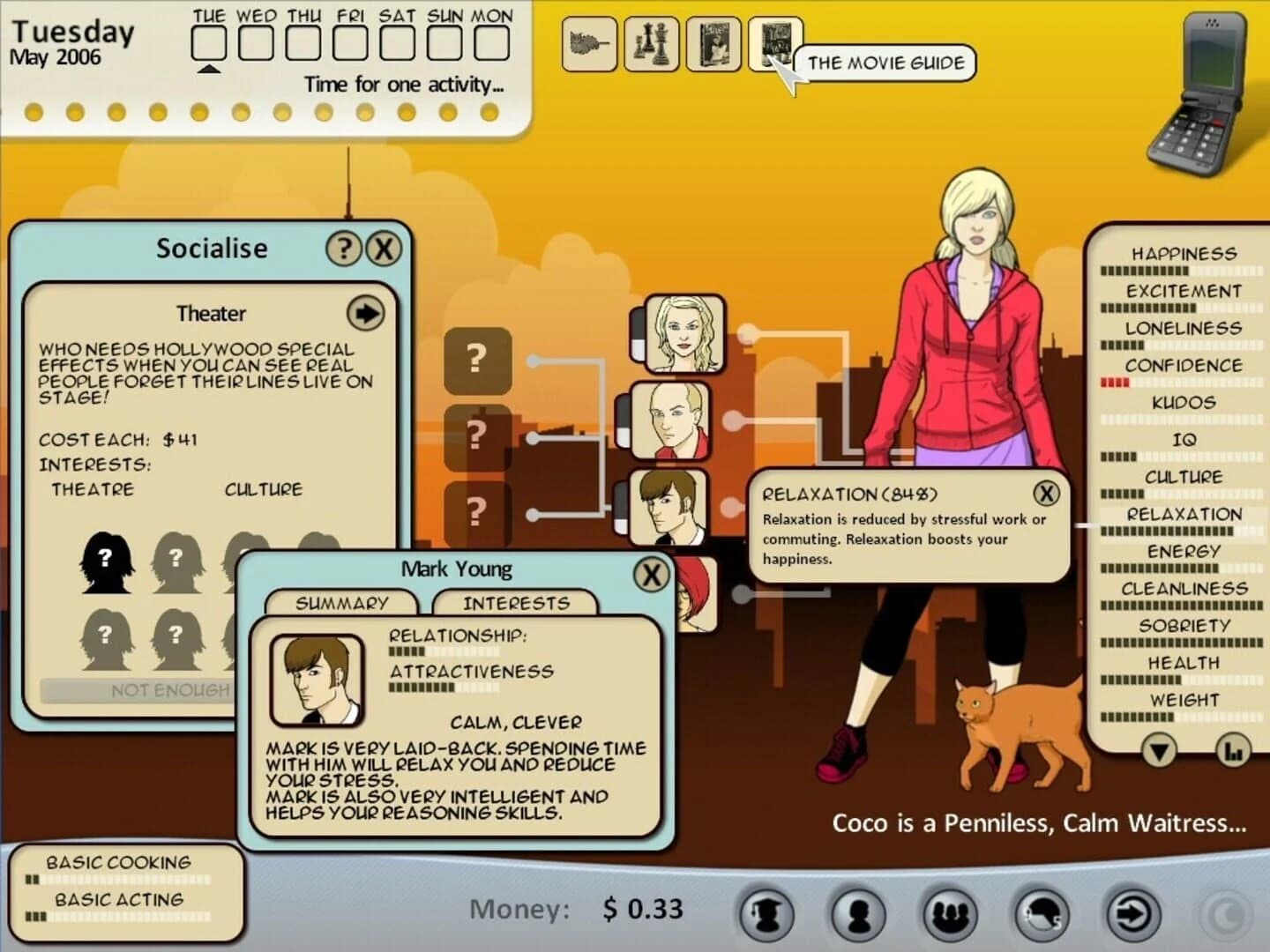This screenshot has height=952, width=1270.
Task: Click the work helmet icon at the bottom
Action: coord(1039,914)
